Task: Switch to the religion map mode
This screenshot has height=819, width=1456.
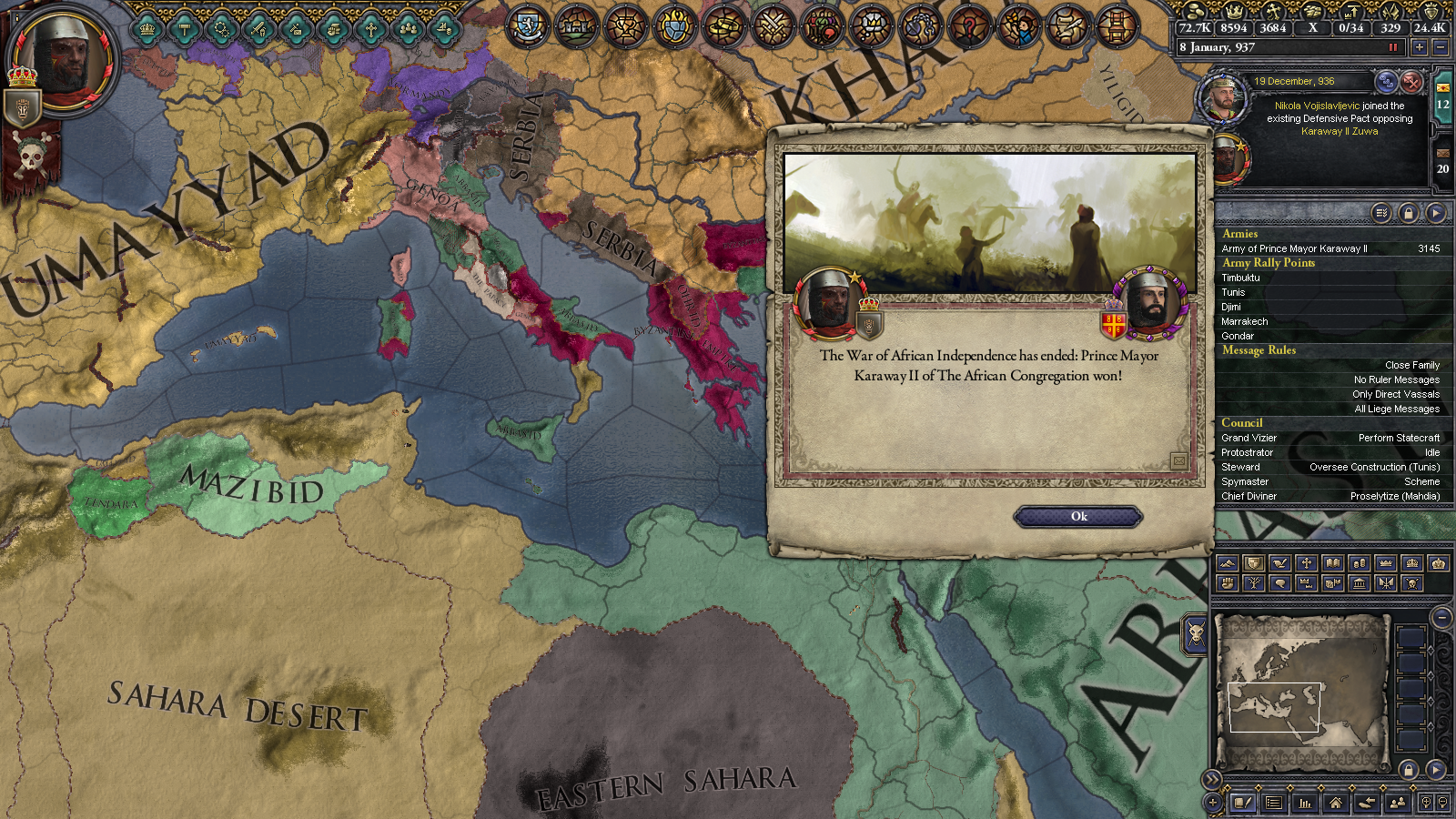Action: point(1306,563)
